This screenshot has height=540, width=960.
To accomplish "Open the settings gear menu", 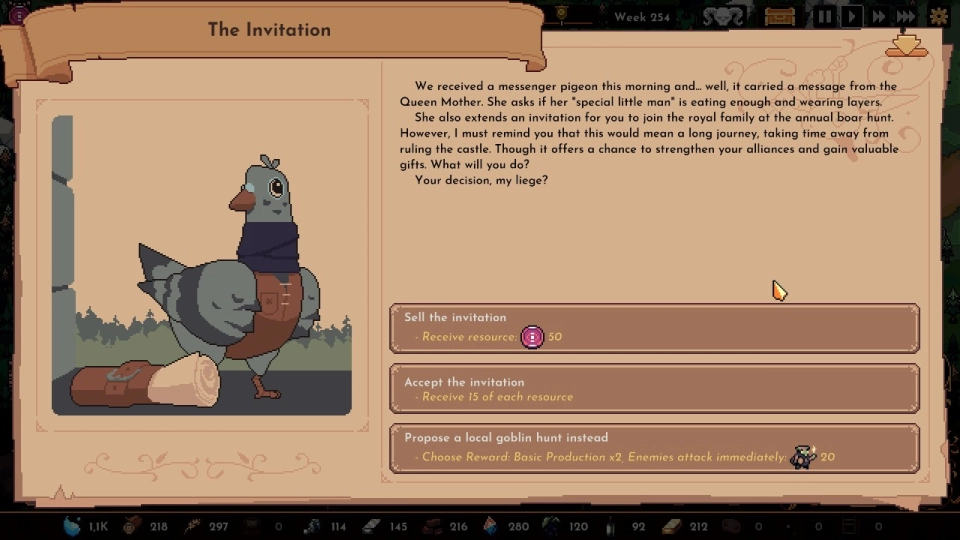I will coord(939,16).
